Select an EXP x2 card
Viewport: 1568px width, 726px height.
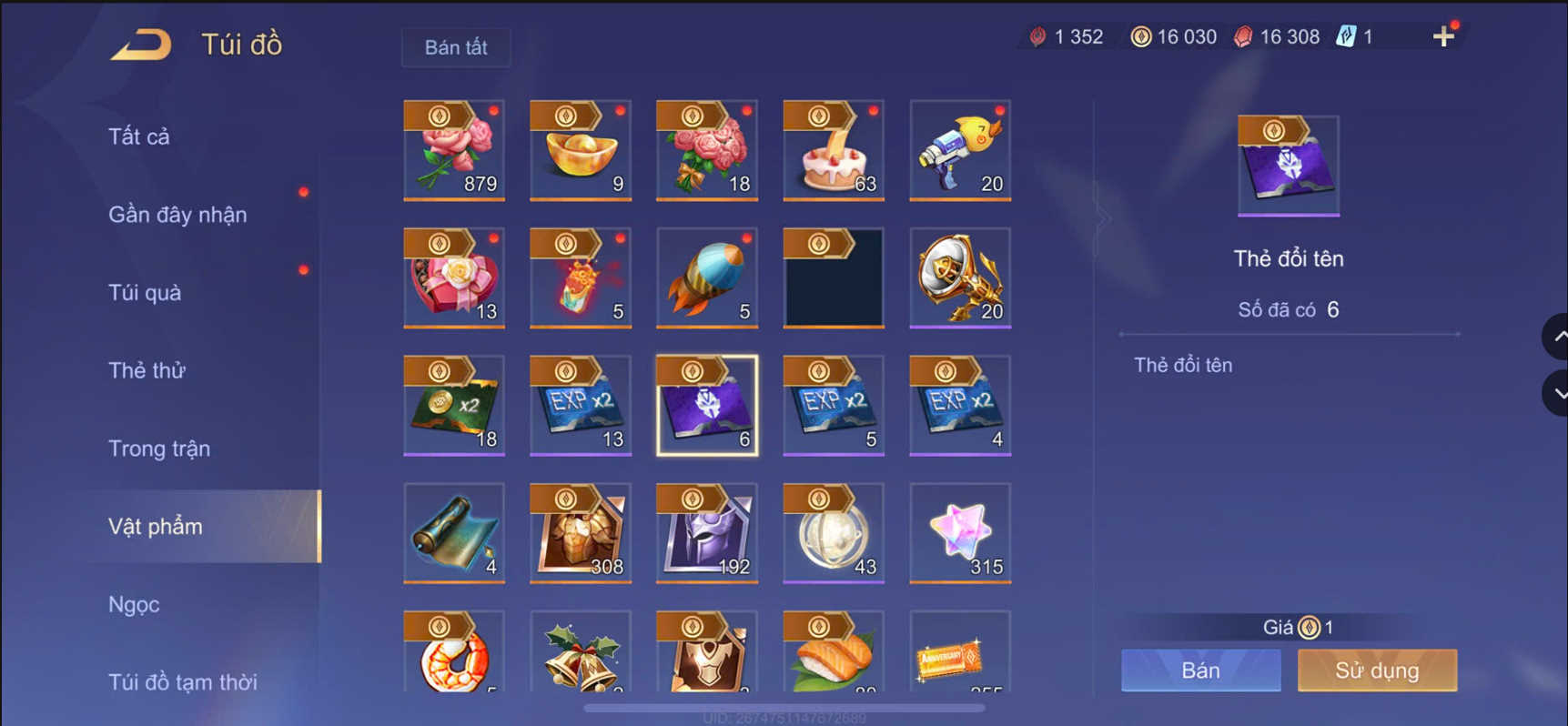(x=580, y=405)
